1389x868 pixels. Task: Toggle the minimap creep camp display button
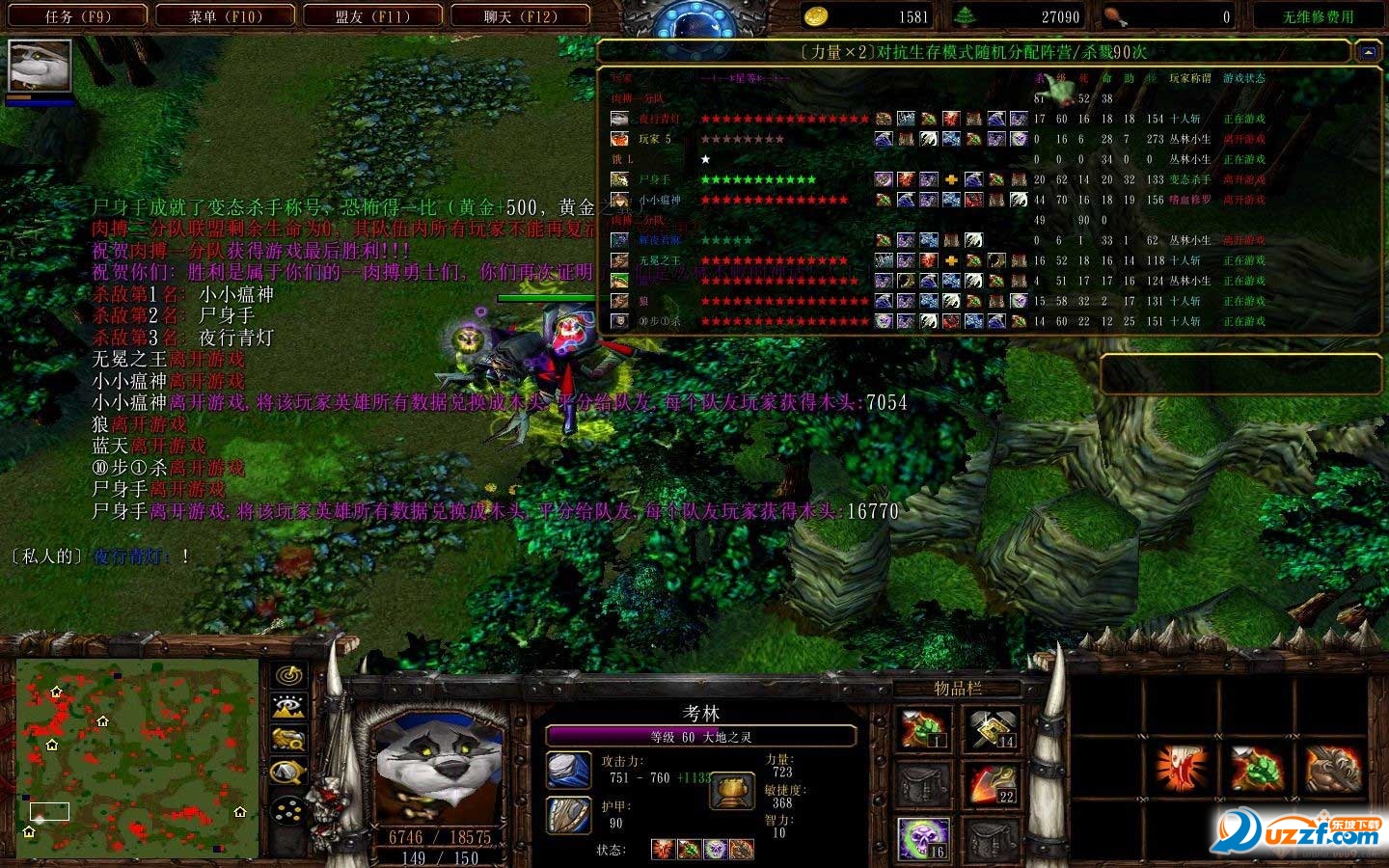[x=289, y=773]
